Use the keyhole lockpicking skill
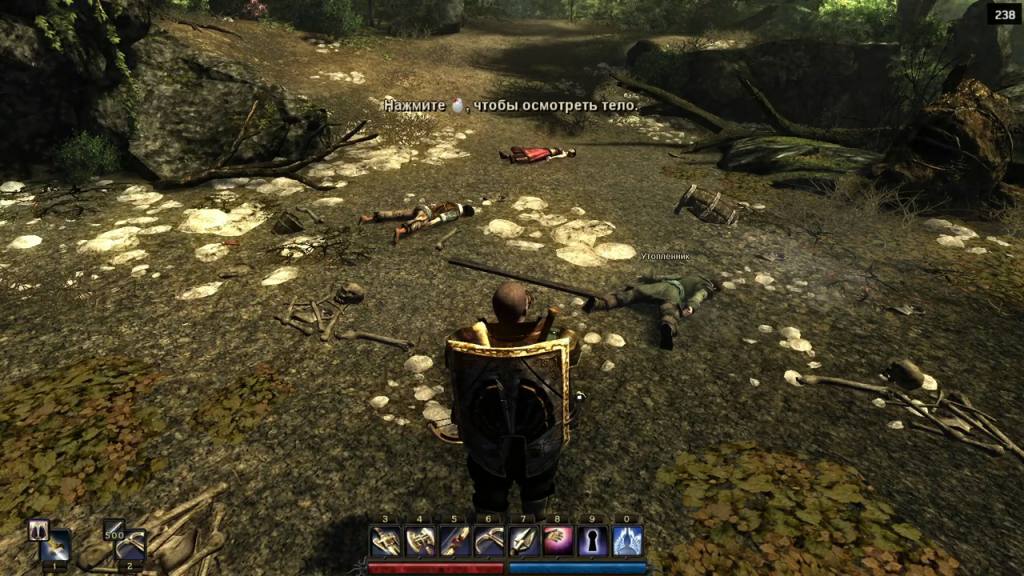1024x576 pixels. coord(593,541)
